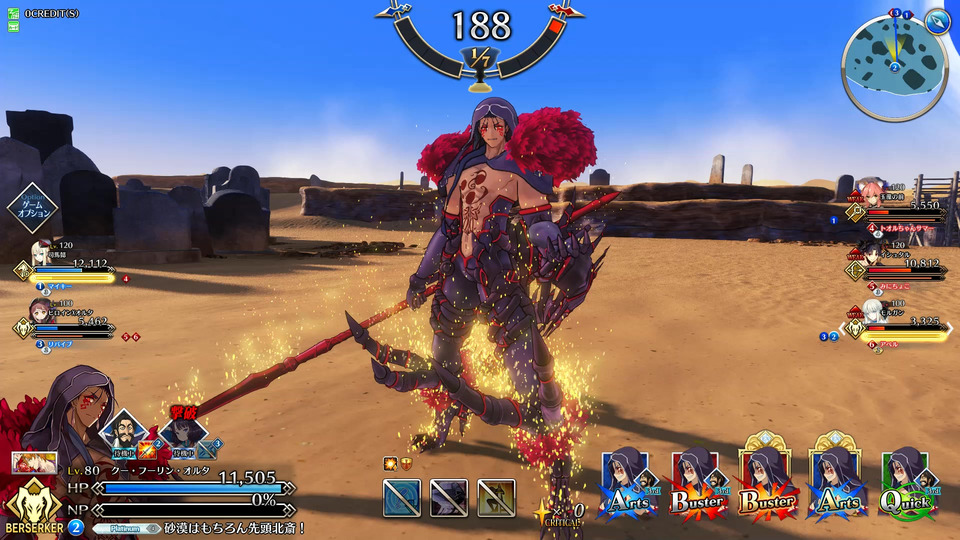Activate the tan-colored third skill icon

(496, 497)
